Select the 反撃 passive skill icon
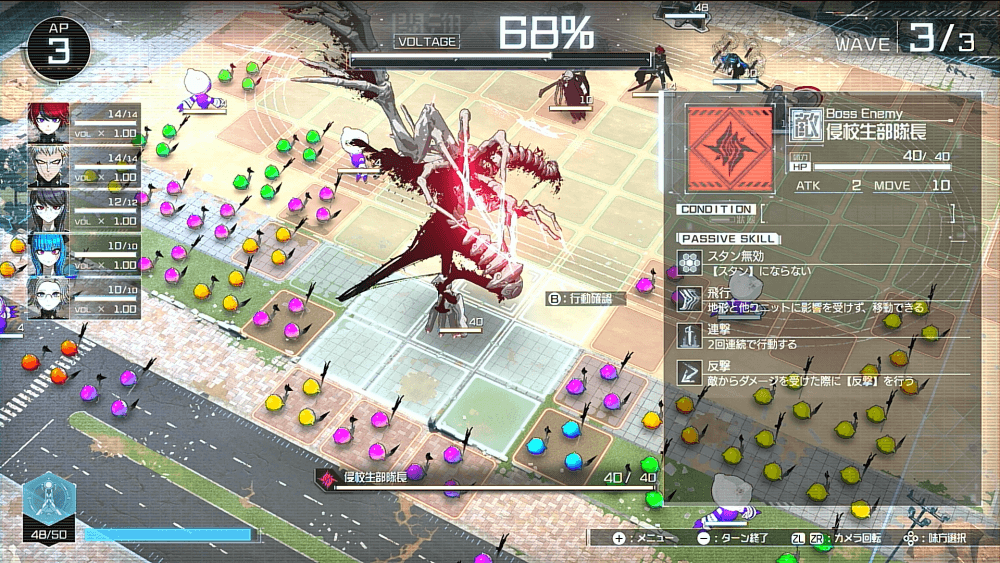Screen dimensions: 1000x563 [x=689, y=372]
